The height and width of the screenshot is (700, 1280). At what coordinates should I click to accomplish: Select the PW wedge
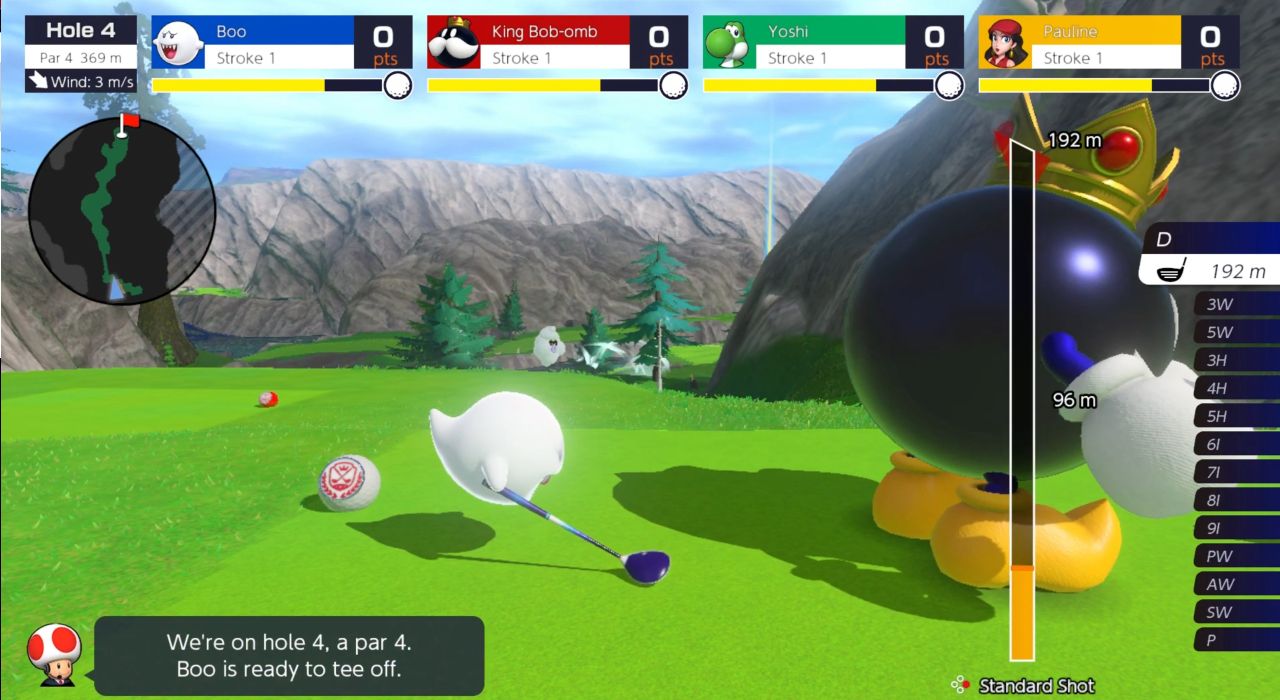[1235, 556]
